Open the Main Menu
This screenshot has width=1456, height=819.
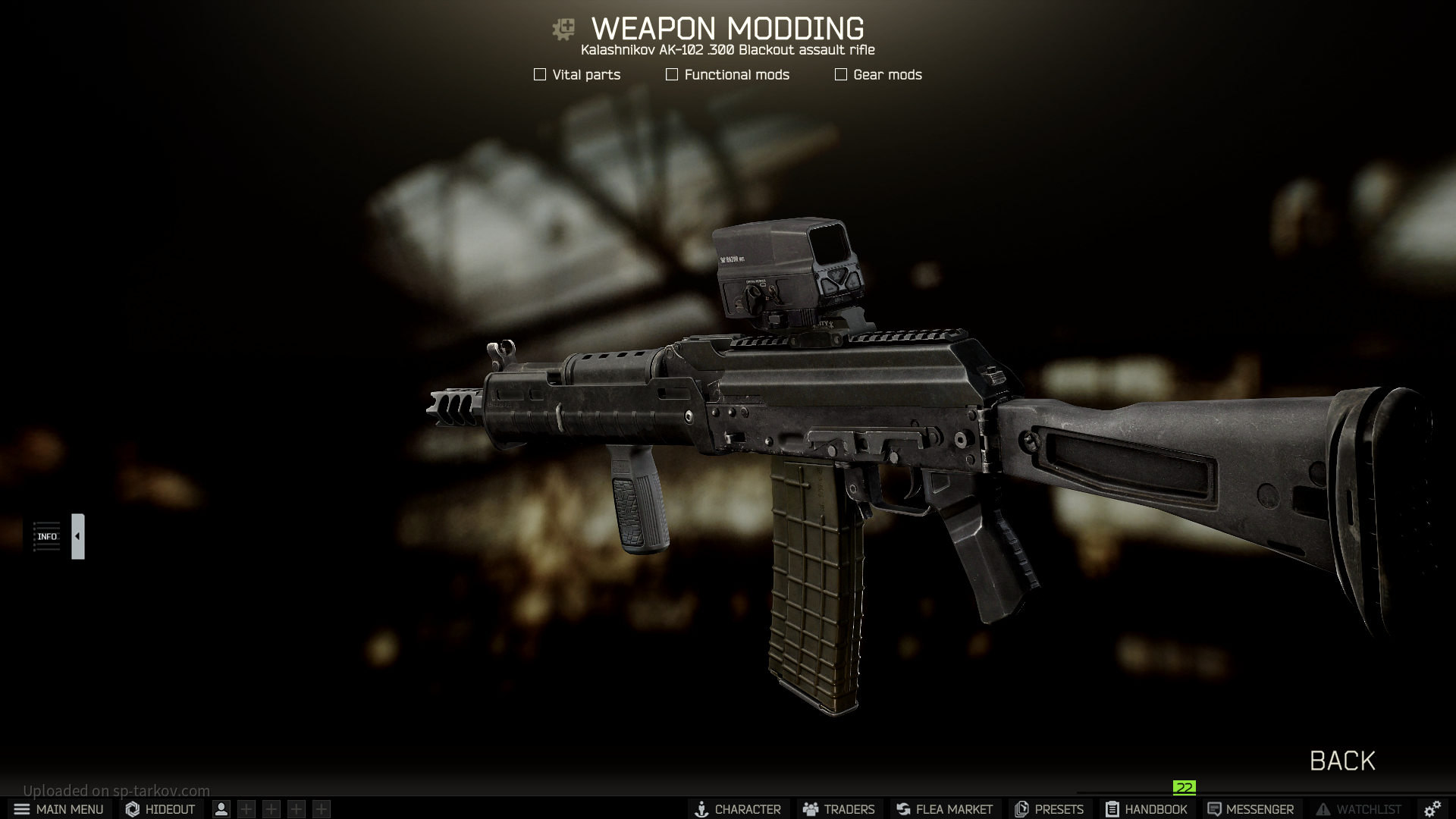coord(59,809)
